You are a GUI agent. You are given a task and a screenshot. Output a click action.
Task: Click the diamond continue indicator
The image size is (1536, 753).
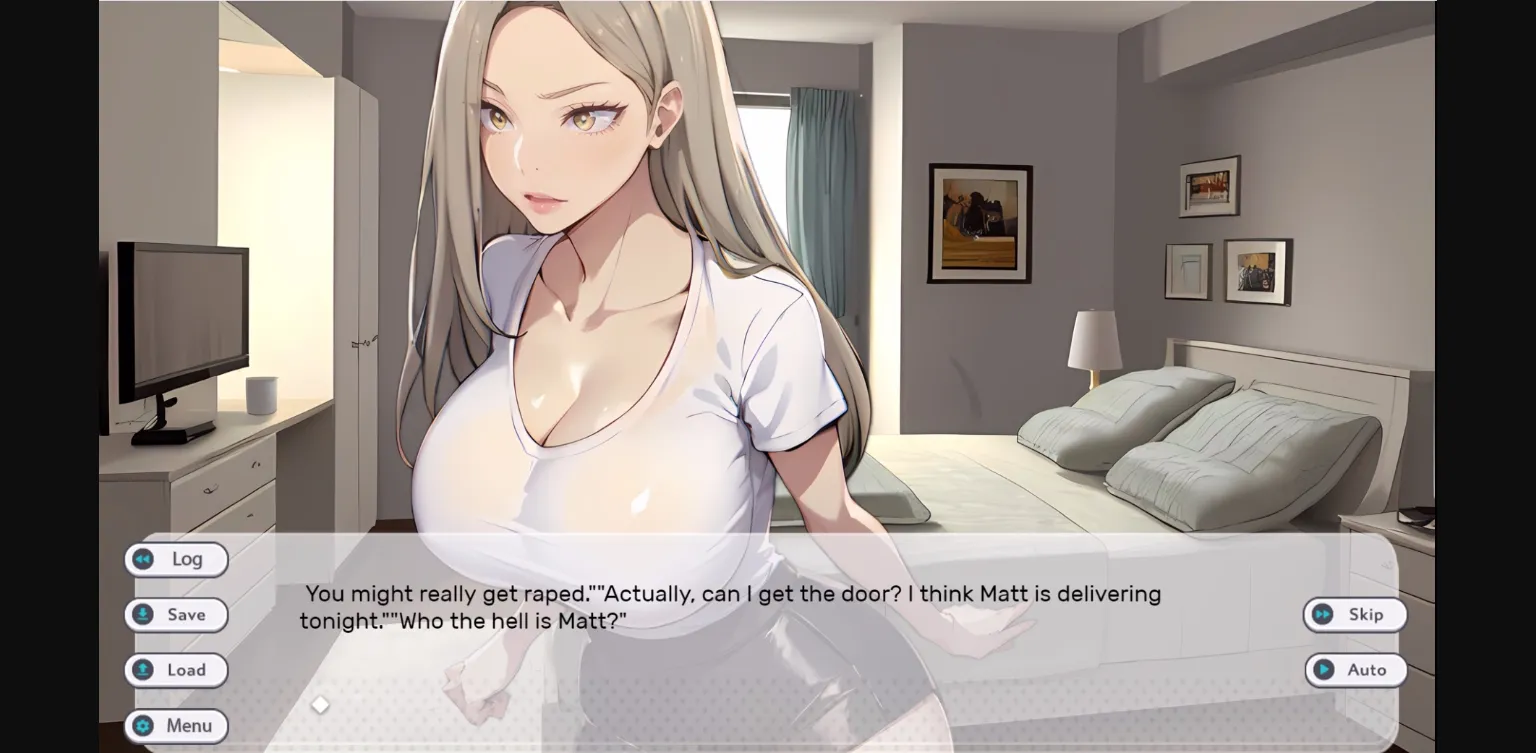coord(320,704)
